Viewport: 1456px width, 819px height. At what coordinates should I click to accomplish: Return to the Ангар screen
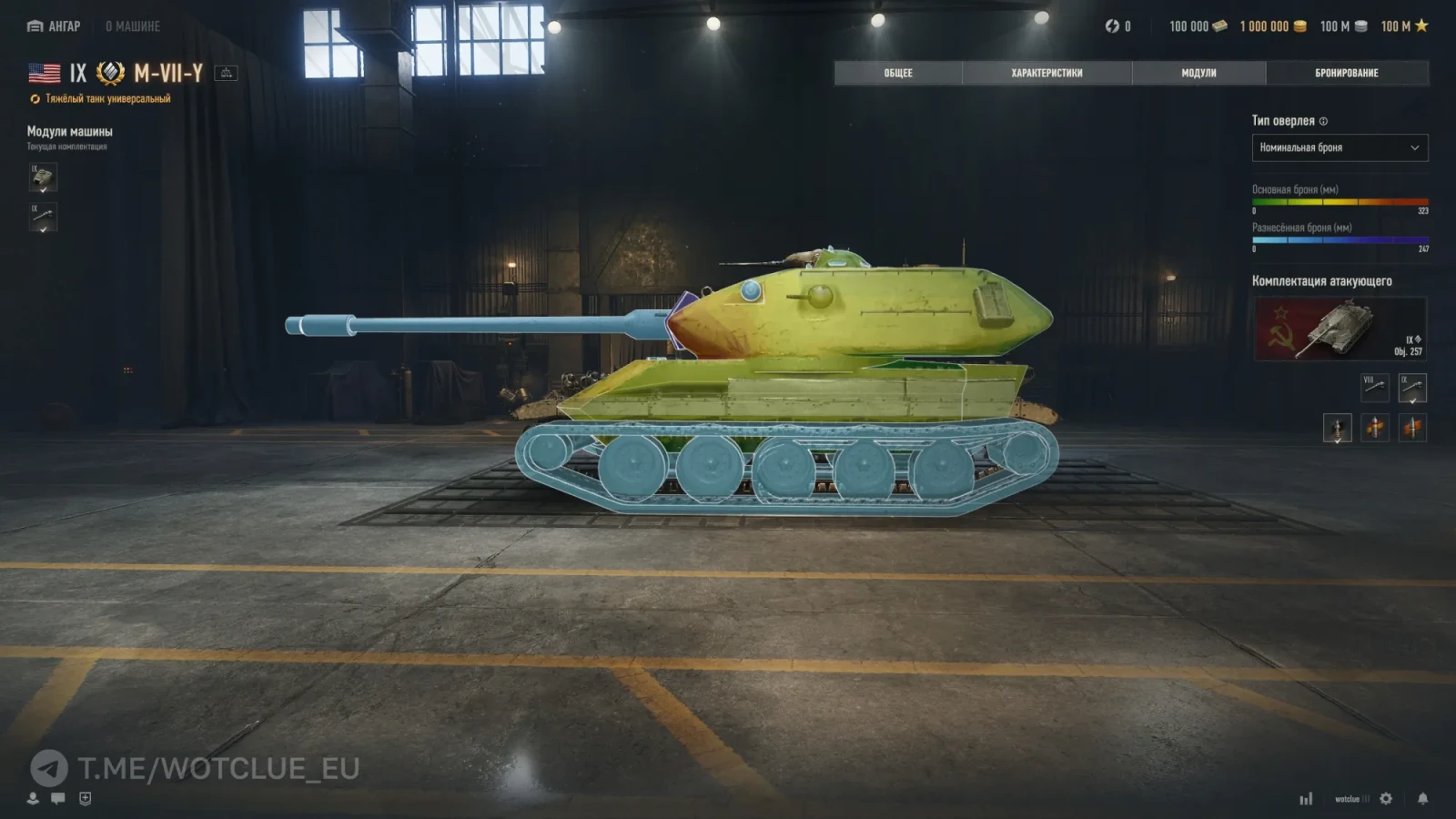54,26
